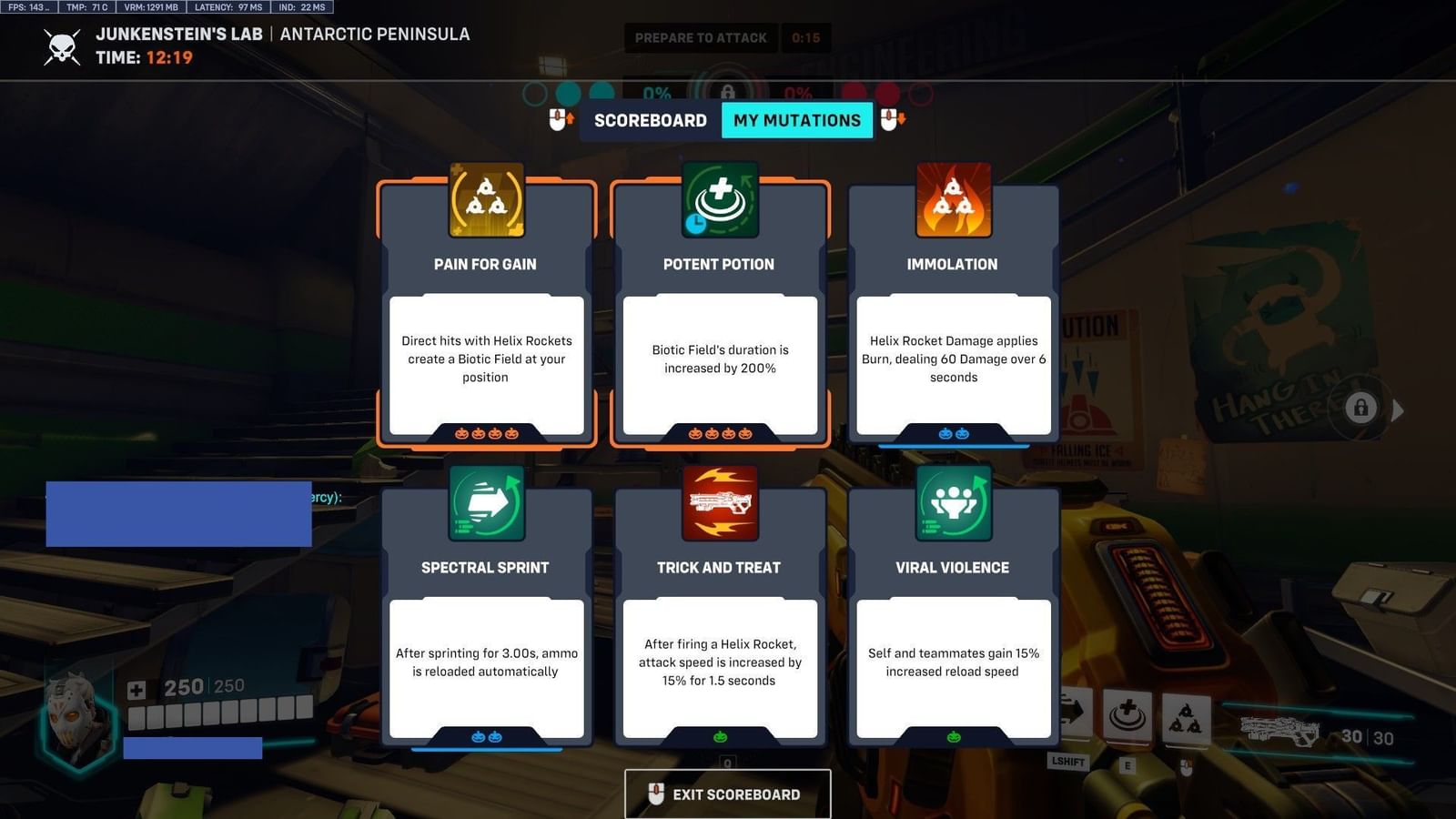
Task: Select the Pain for Gain mutation icon
Action: tap(486, 199)
